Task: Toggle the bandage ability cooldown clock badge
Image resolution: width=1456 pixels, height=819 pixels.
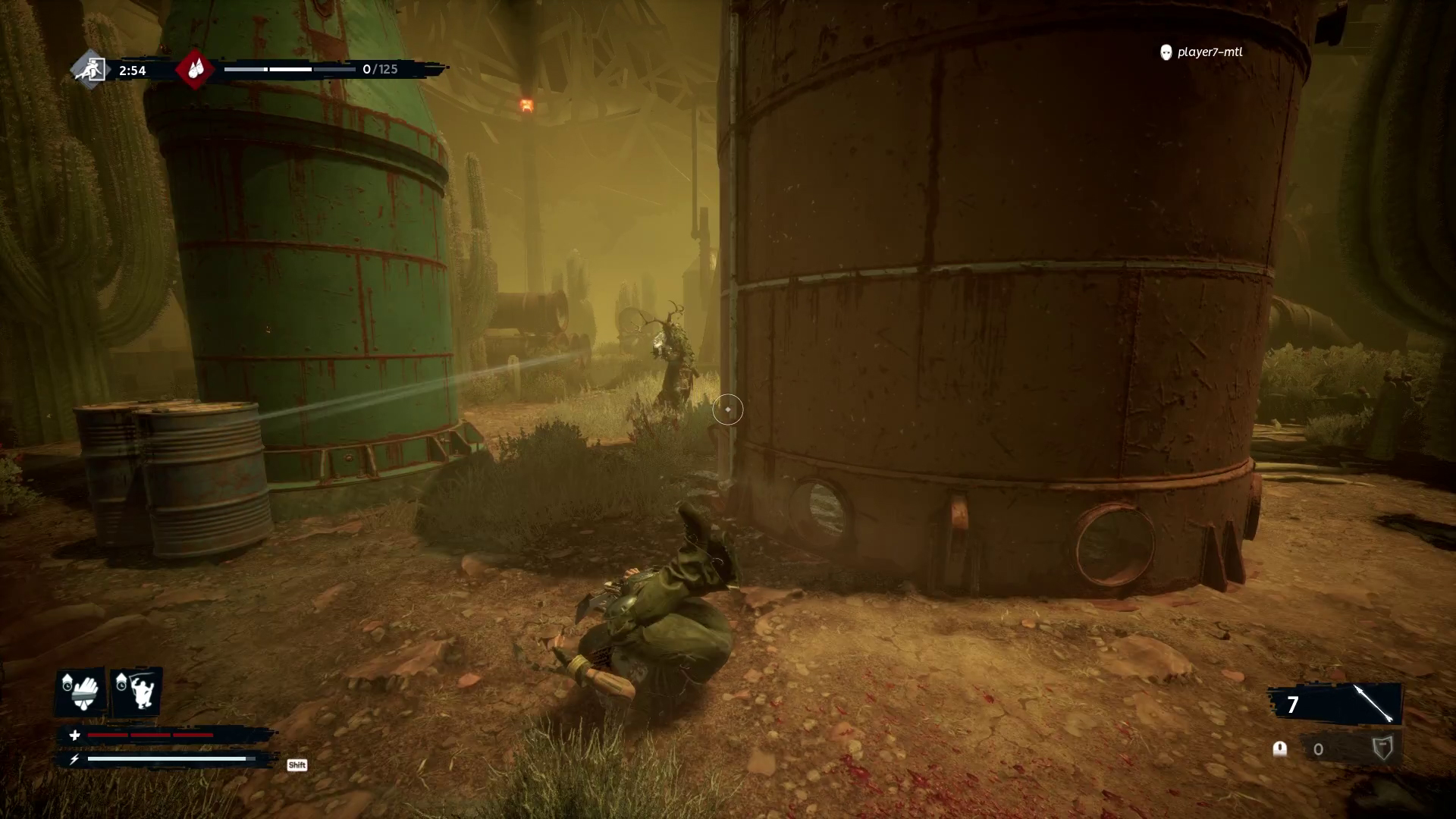Action: 67,685
